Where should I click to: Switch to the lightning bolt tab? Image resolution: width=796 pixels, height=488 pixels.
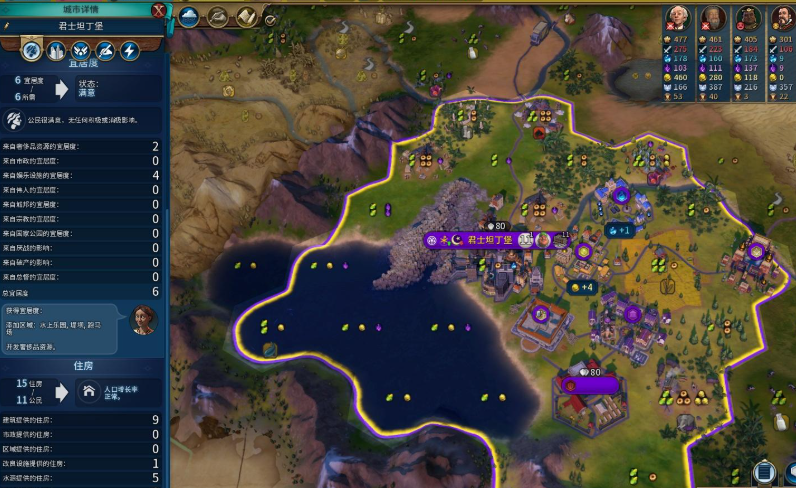coord(129,50)
